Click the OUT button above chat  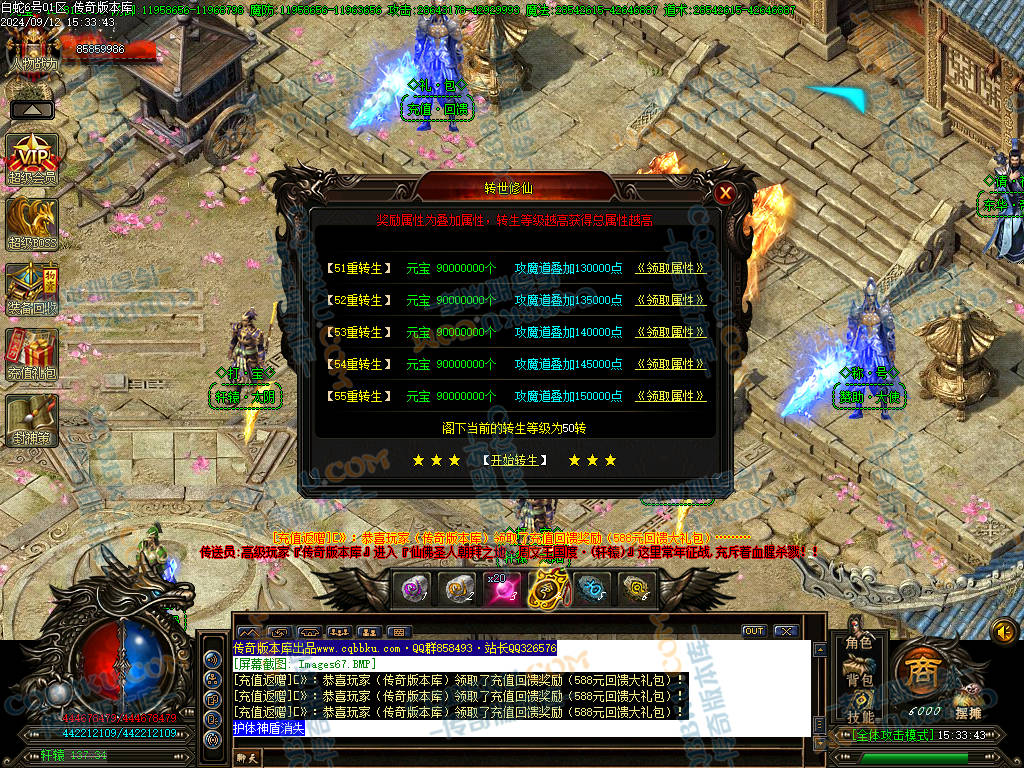[x=754, y=631]
